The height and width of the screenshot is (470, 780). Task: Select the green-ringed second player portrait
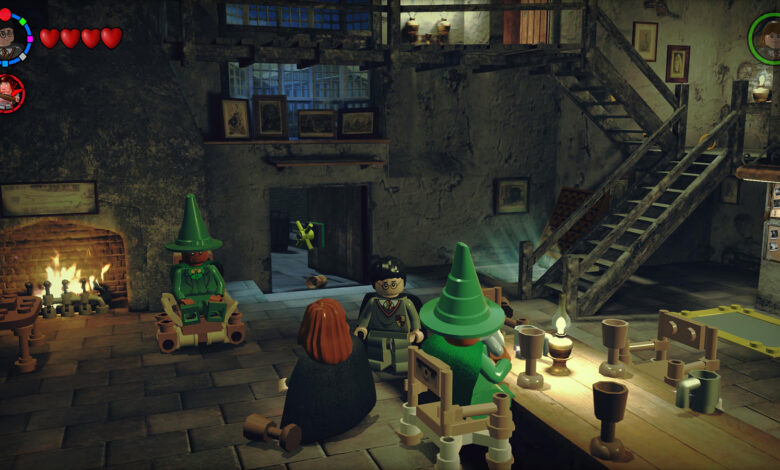point(767,39)
